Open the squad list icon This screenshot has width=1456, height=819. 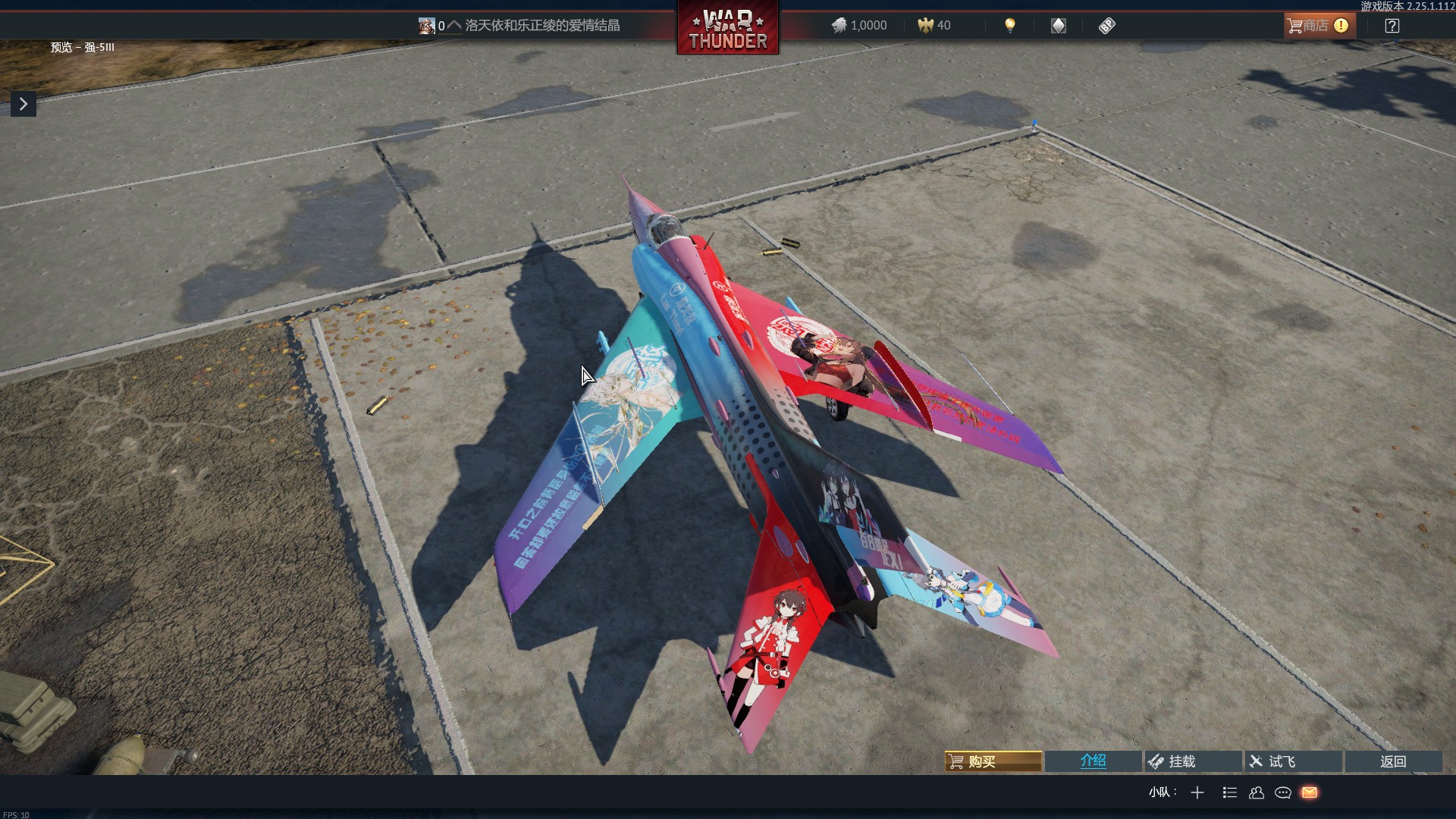pos(1229,792)
